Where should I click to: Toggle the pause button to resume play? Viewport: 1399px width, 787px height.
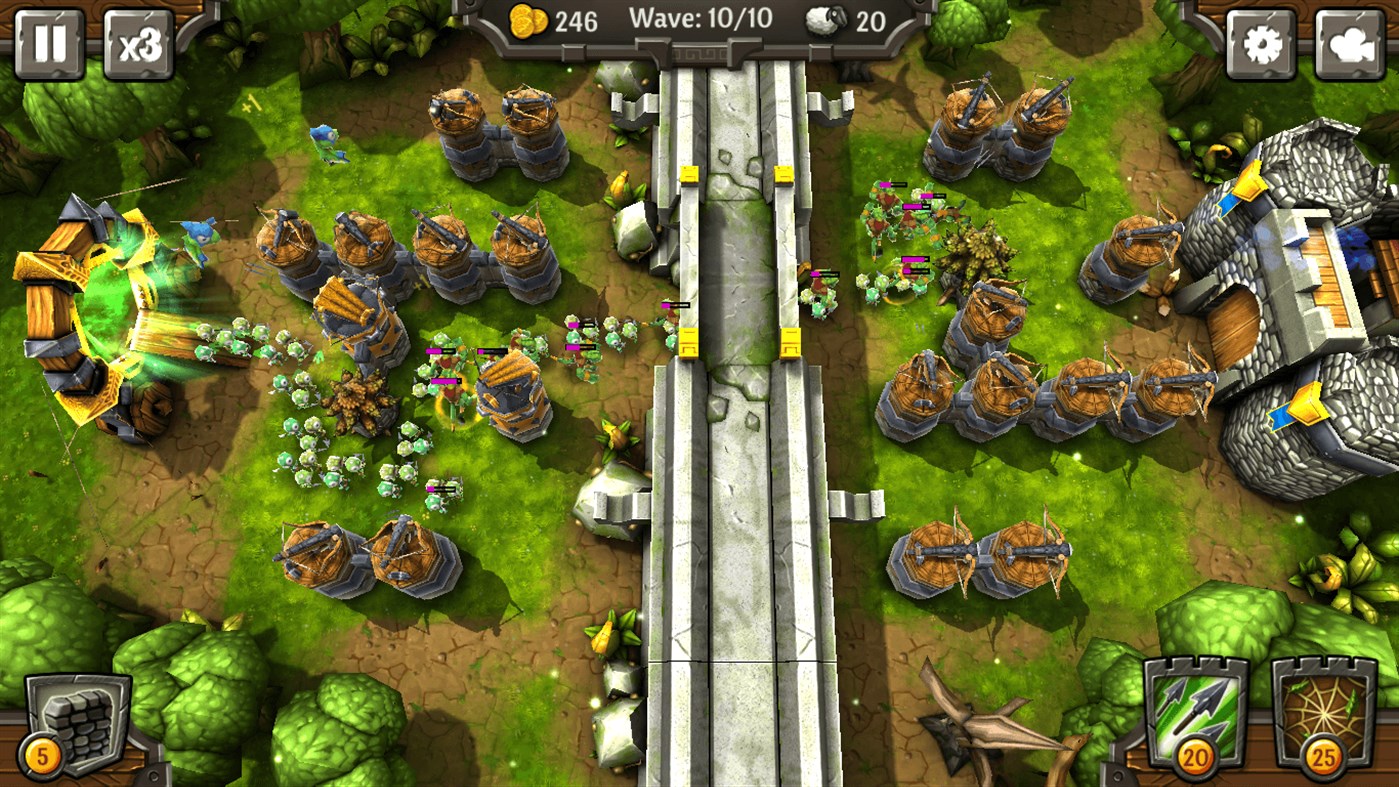coord(47,44)
